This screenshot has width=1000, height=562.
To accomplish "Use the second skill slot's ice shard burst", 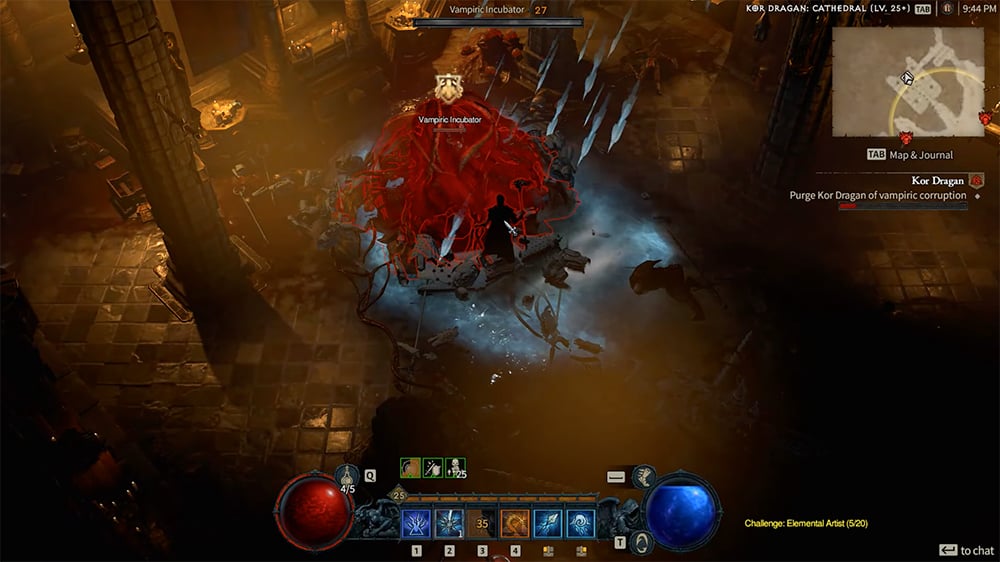I will click(x=449, y=524).
